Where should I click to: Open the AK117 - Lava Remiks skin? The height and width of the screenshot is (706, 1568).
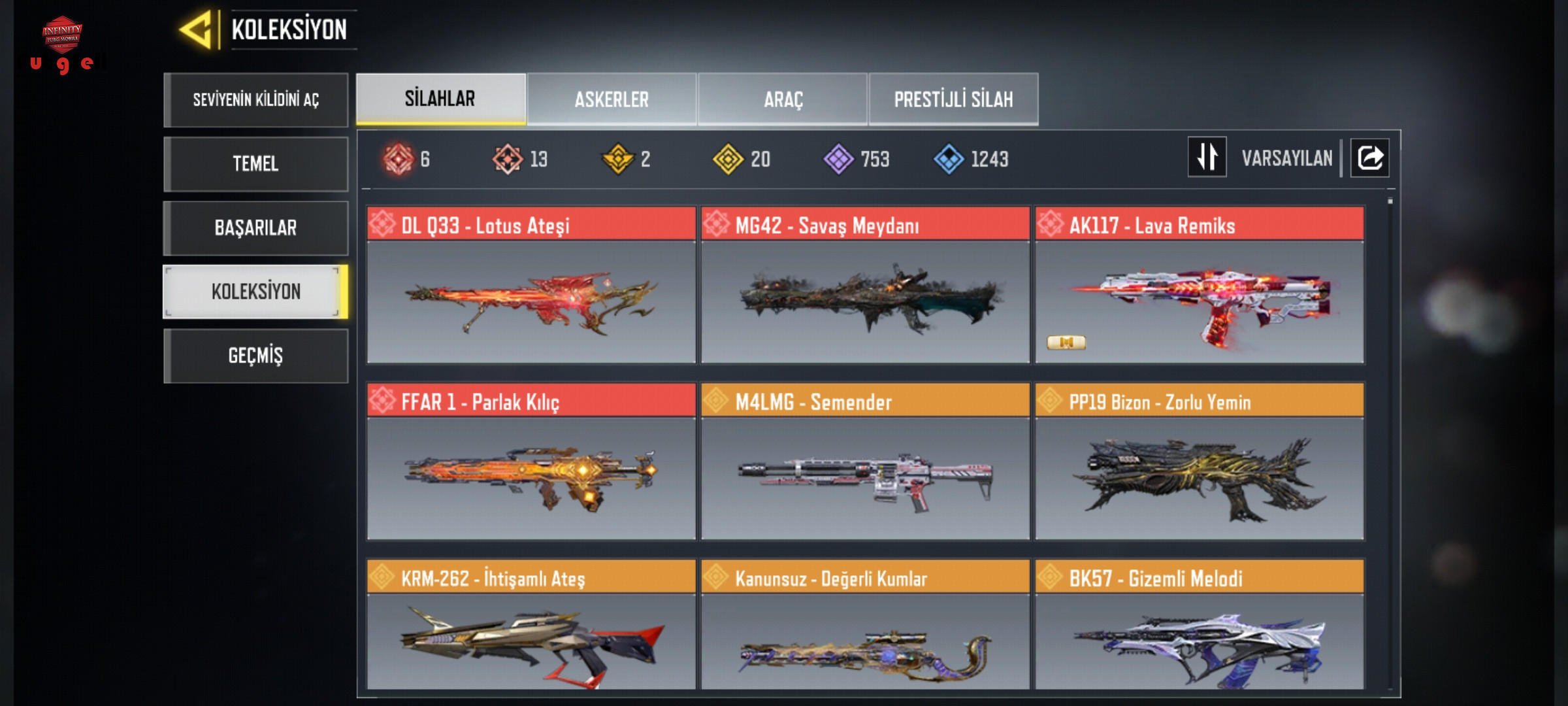click(1200, 286)
